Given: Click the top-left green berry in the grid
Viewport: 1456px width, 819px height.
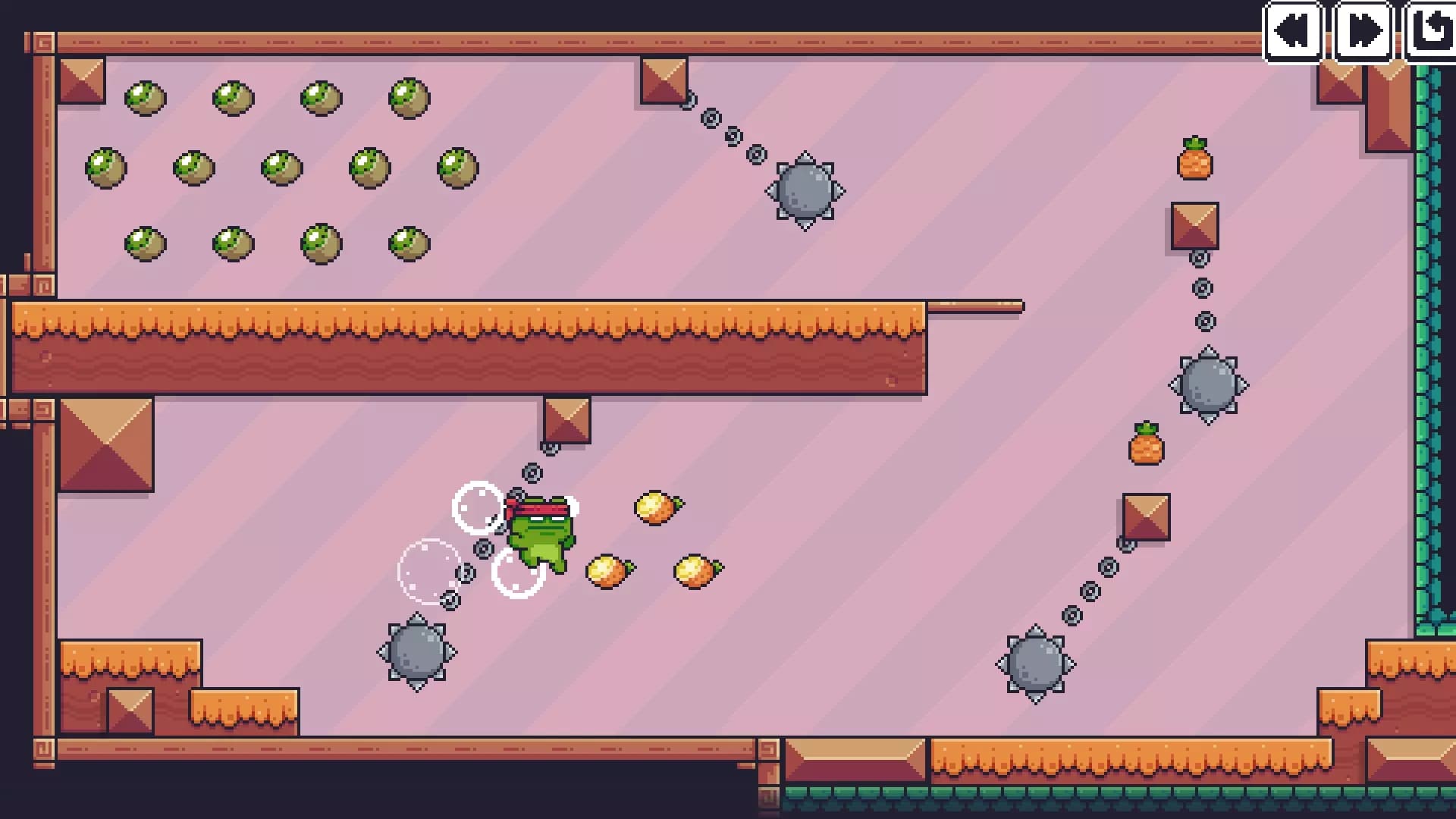Looking at the screenshot, I should click(x=145, y=97).
